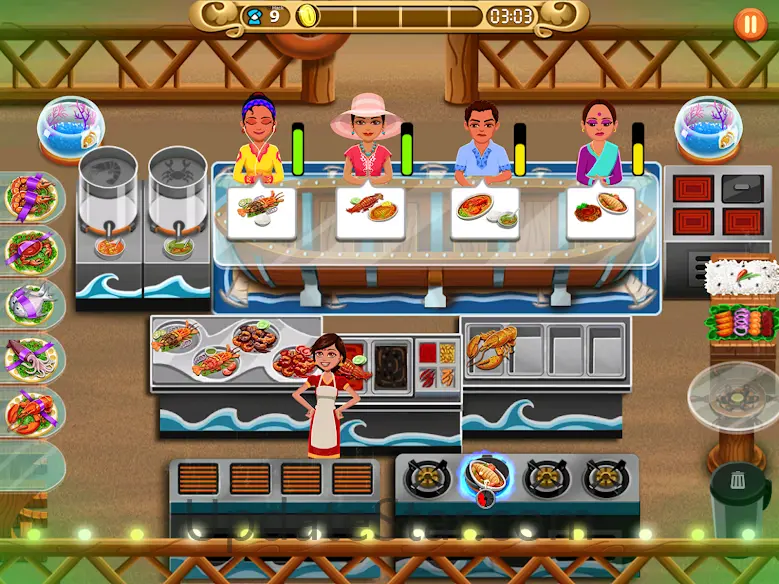Select the ribbon-wrapped lobster ready dish
The image size is (779, 584).
click(31, 411)
